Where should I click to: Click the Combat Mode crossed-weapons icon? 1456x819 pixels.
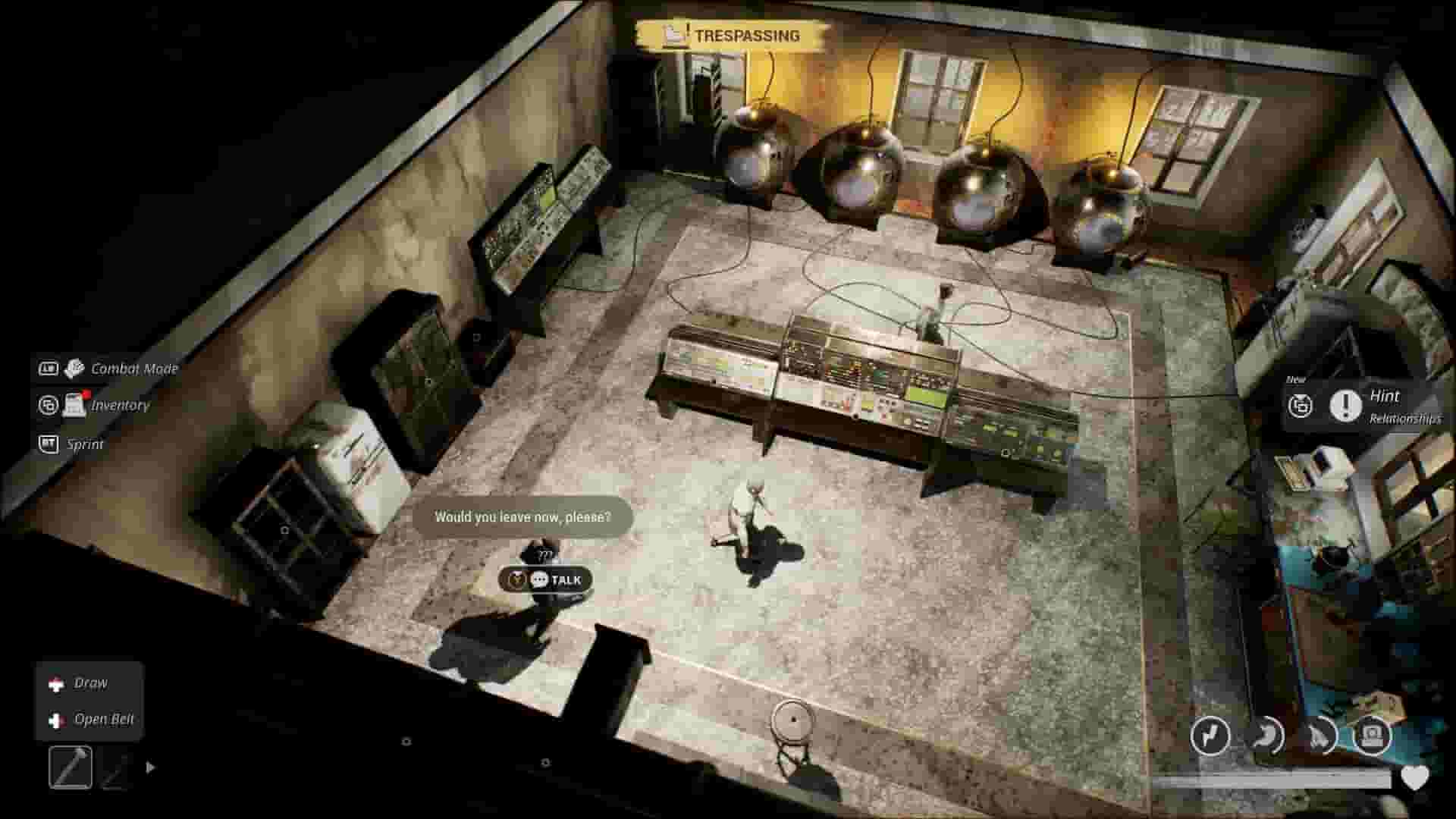click(x=73, y=369)
